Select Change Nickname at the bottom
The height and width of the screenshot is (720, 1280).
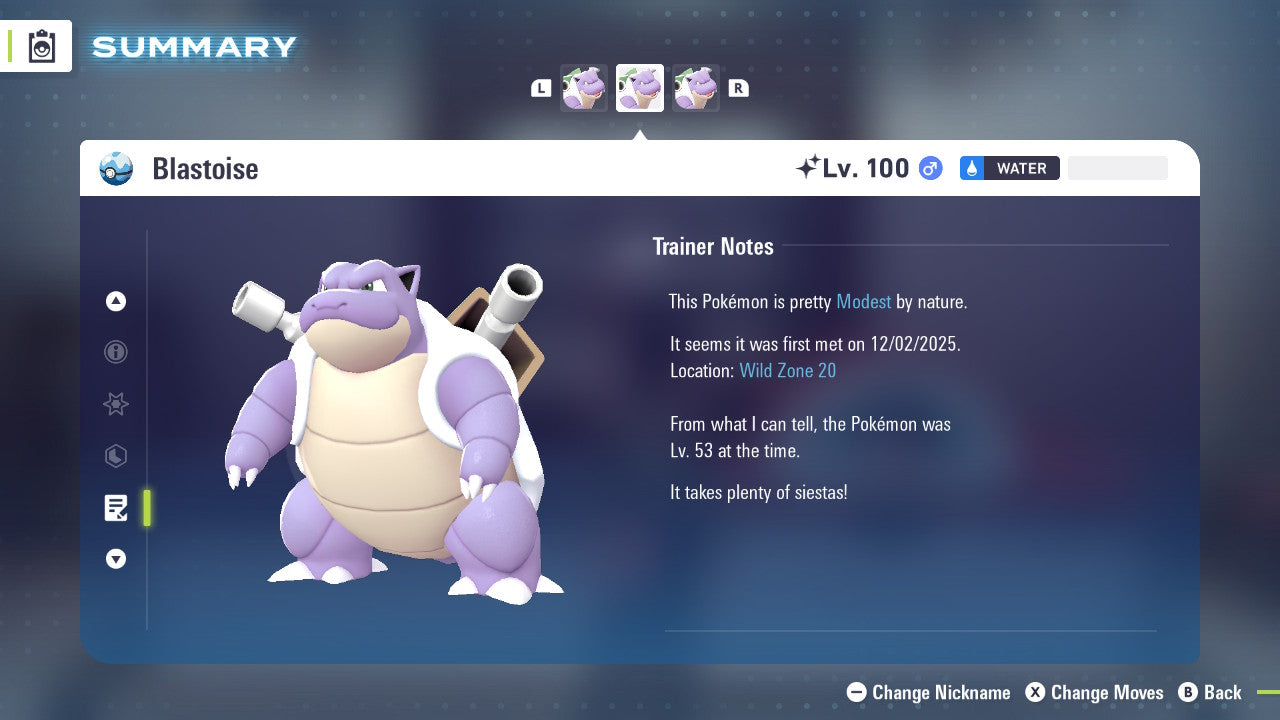(928, 692)
